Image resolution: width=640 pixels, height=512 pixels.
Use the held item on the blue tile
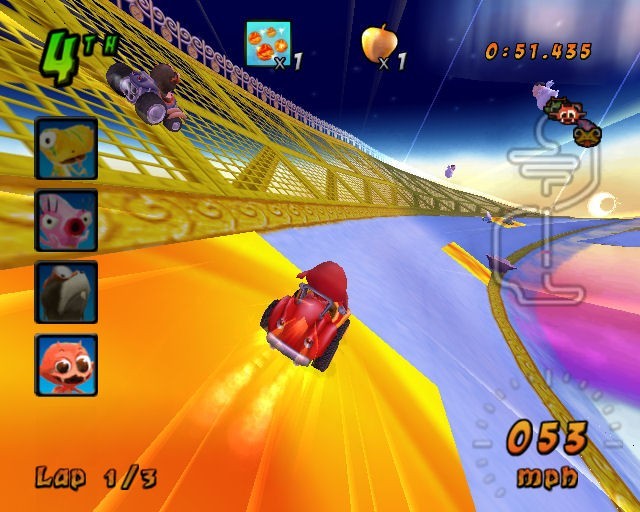click(x=268, y=43)
